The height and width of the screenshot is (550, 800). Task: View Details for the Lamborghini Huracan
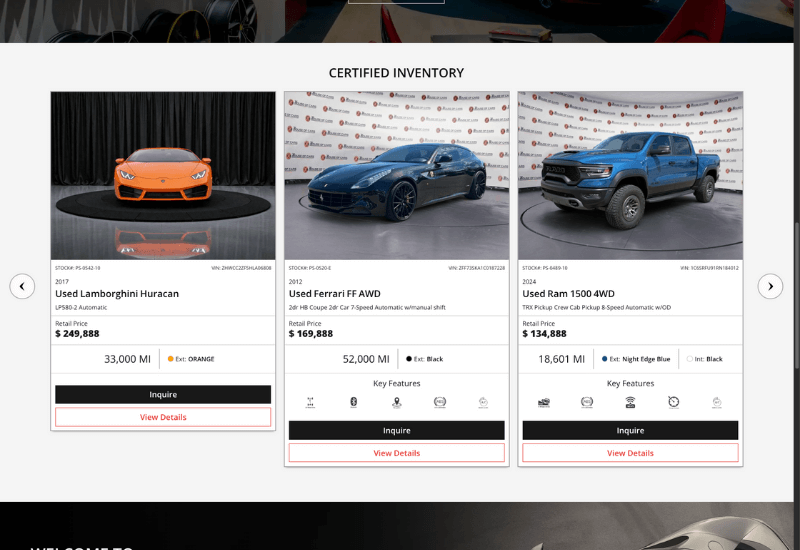click(163, 417)
